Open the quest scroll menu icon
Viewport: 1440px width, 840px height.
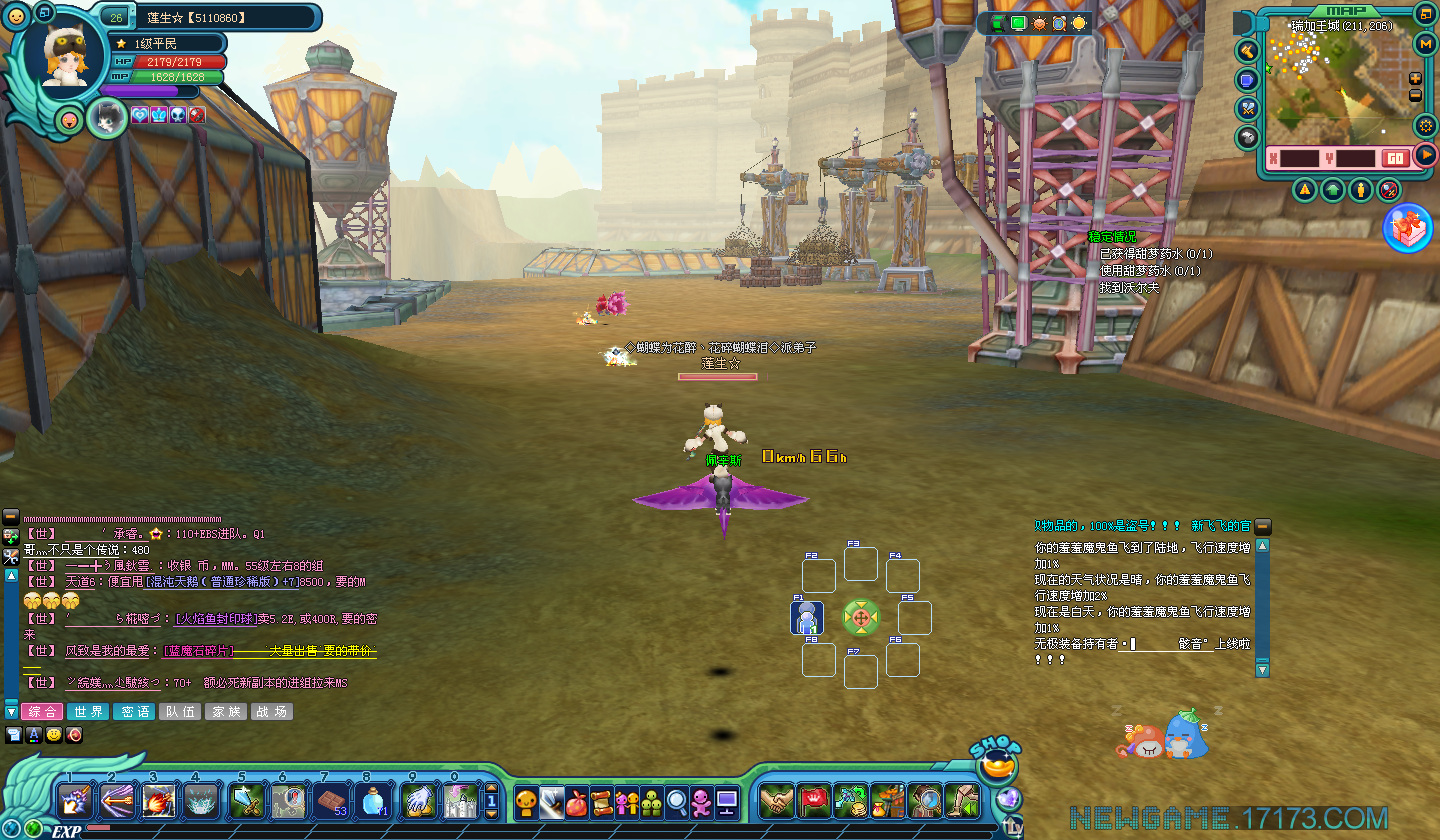[x=601, y=802]
